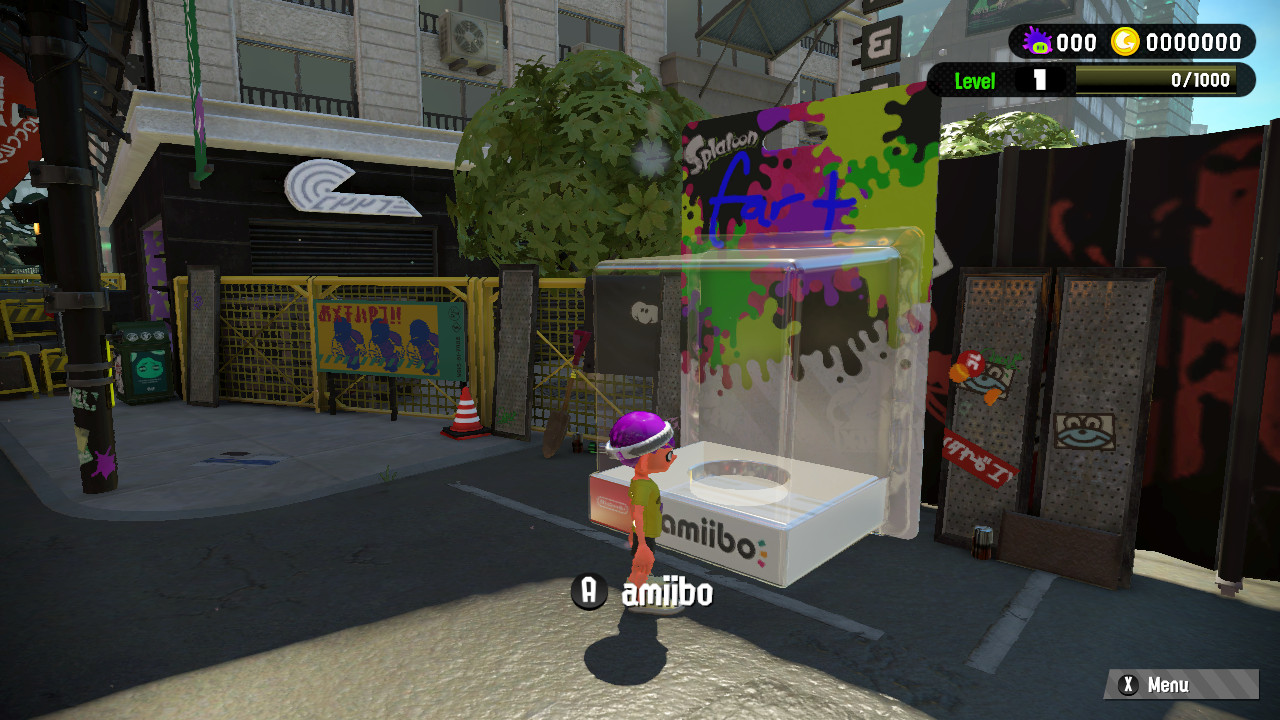The height and width of the screenshot is (720, 1280).
Task: Click the gold coin currency icon
Action: click(x=1126, y=42)
